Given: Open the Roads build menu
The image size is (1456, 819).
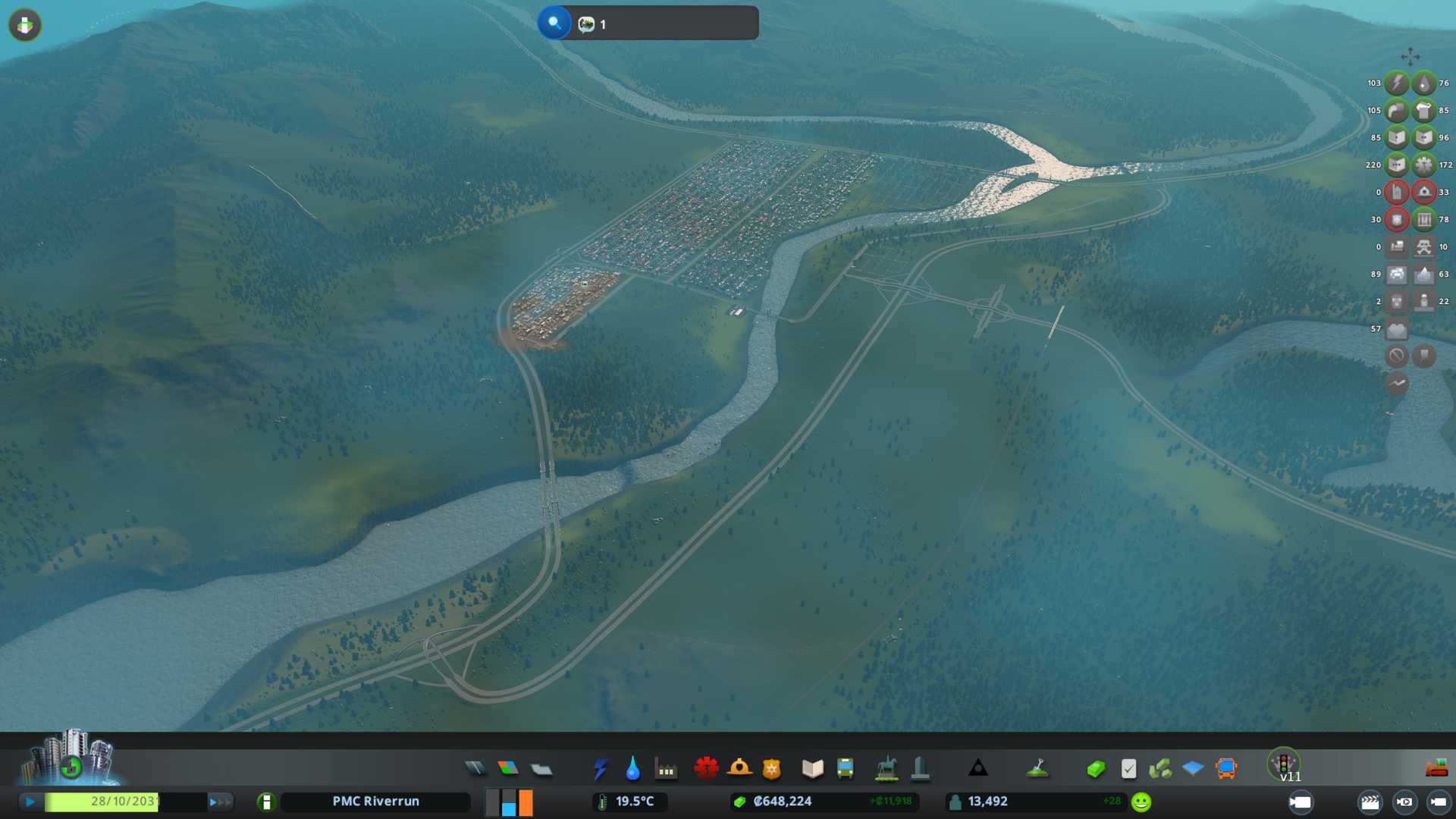Looking at the screenshot, I should click(475, 769).
